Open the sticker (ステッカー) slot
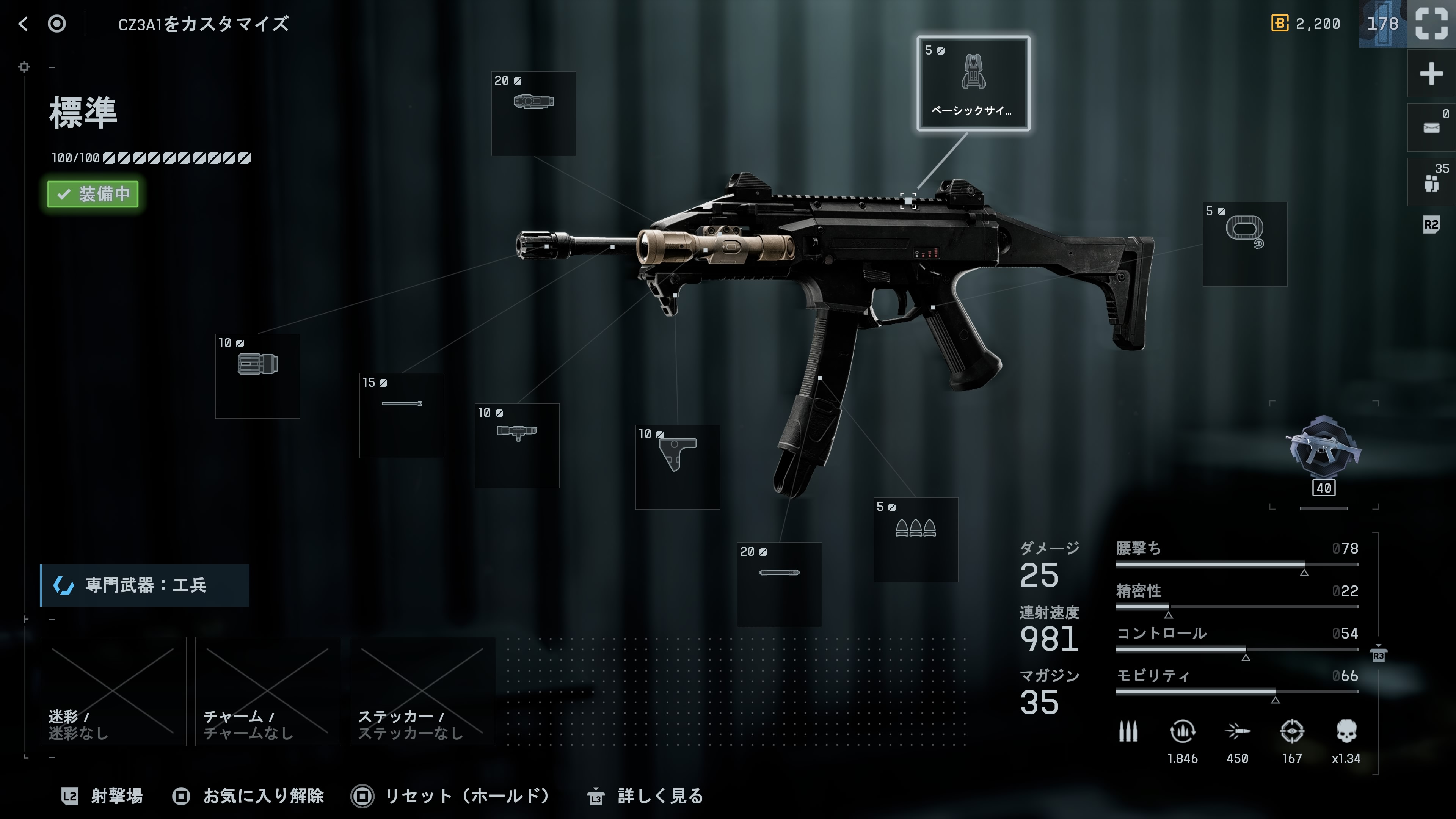The width and height of the screenshot is (1456, 819). 422,691
